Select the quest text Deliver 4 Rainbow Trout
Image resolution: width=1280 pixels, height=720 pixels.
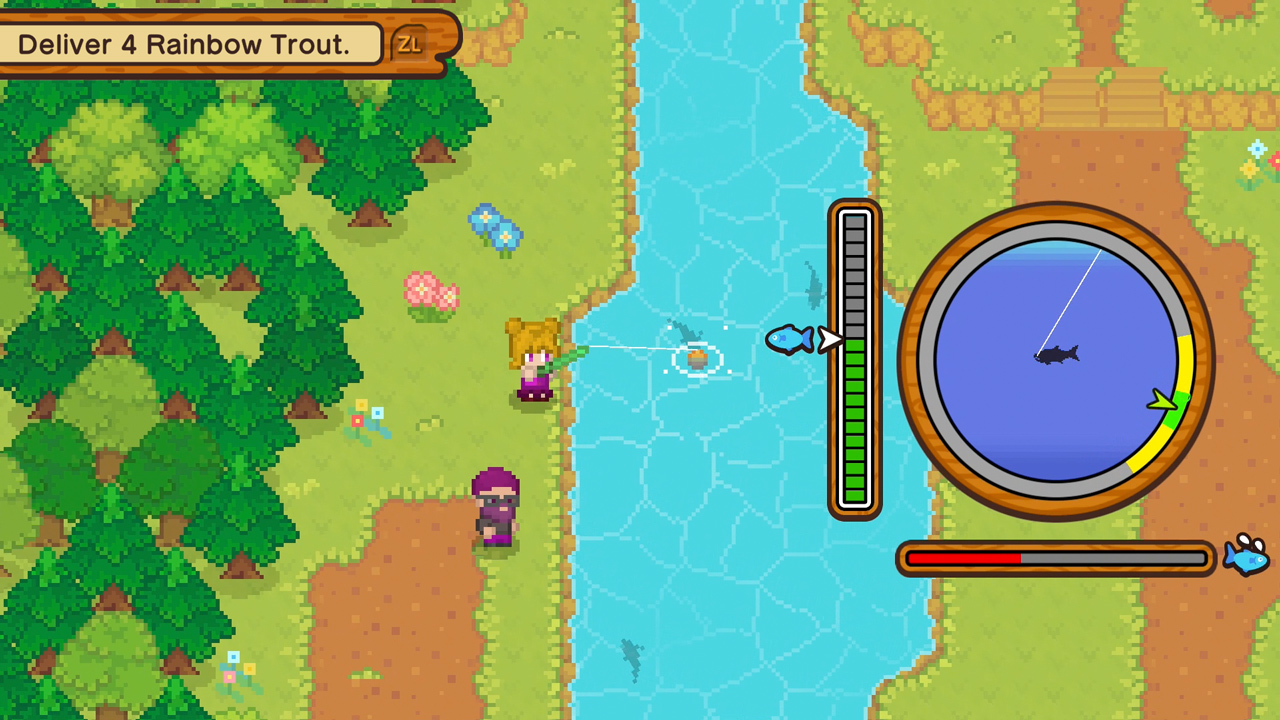[185, 44]
